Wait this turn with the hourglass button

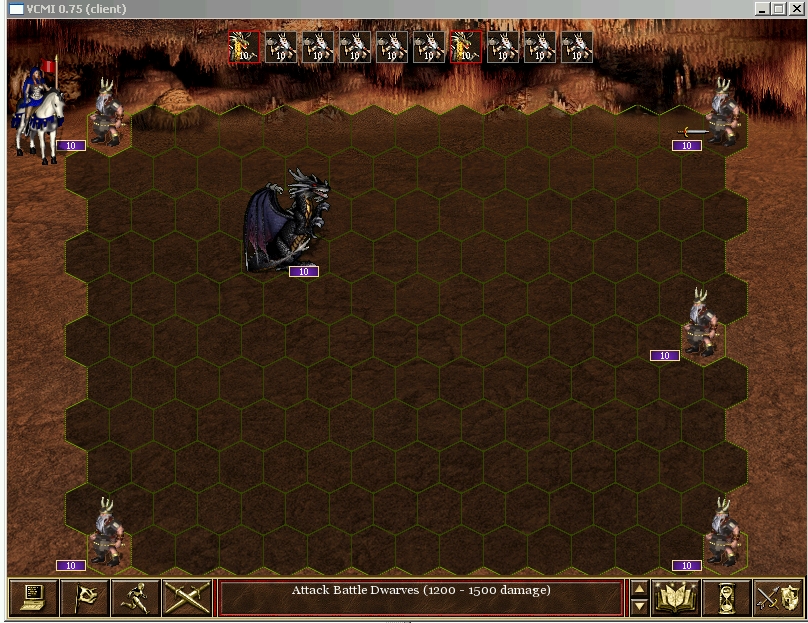(x=727, y=598)
